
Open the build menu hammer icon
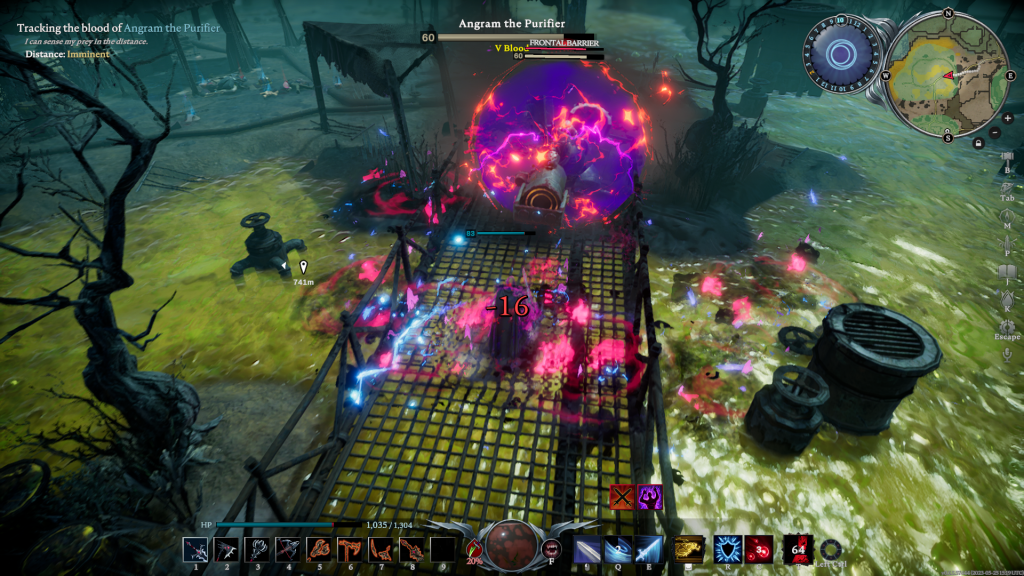(x=1006, y=156)
